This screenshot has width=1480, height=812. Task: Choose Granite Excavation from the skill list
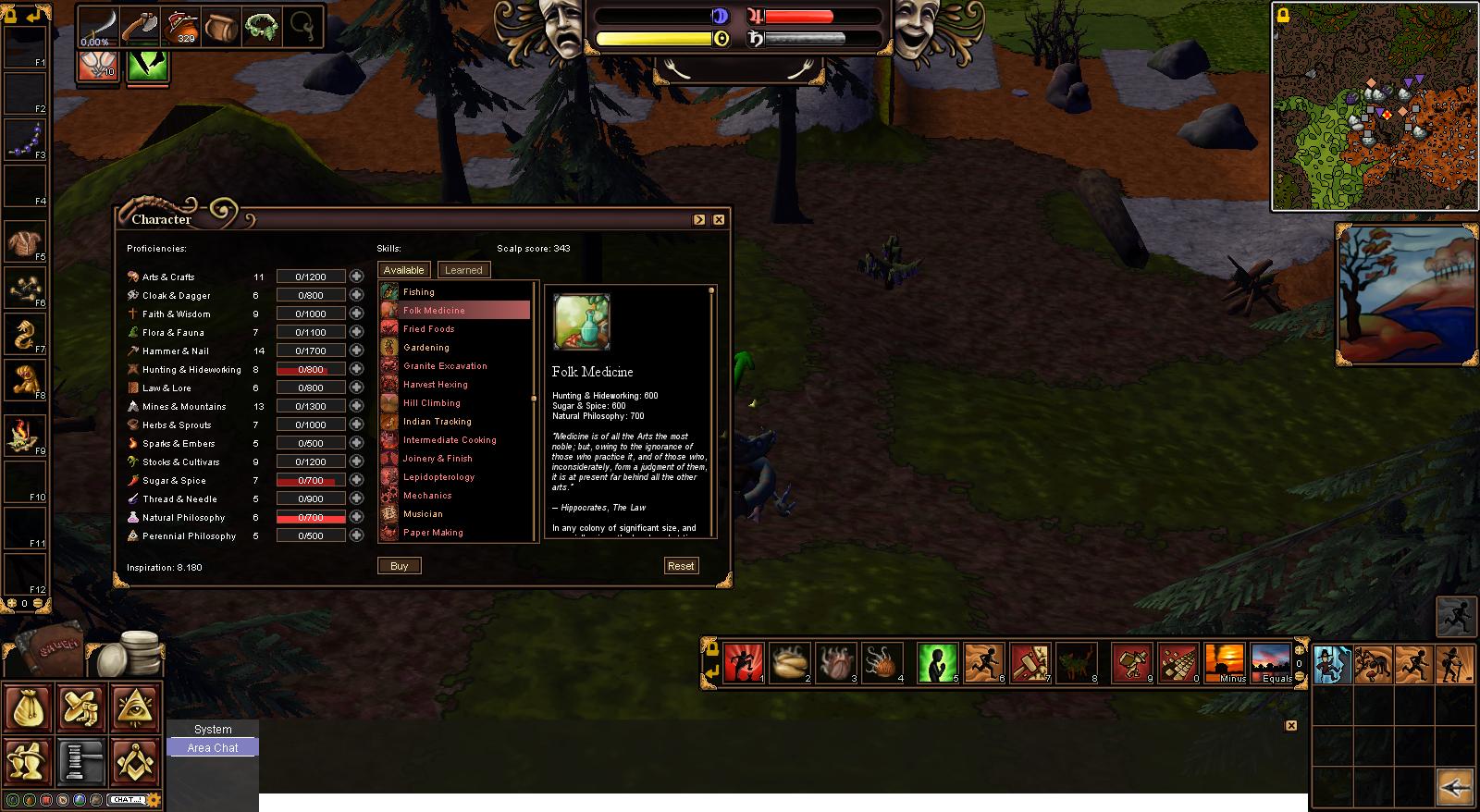pyautogui.click(x=445, y=366)
